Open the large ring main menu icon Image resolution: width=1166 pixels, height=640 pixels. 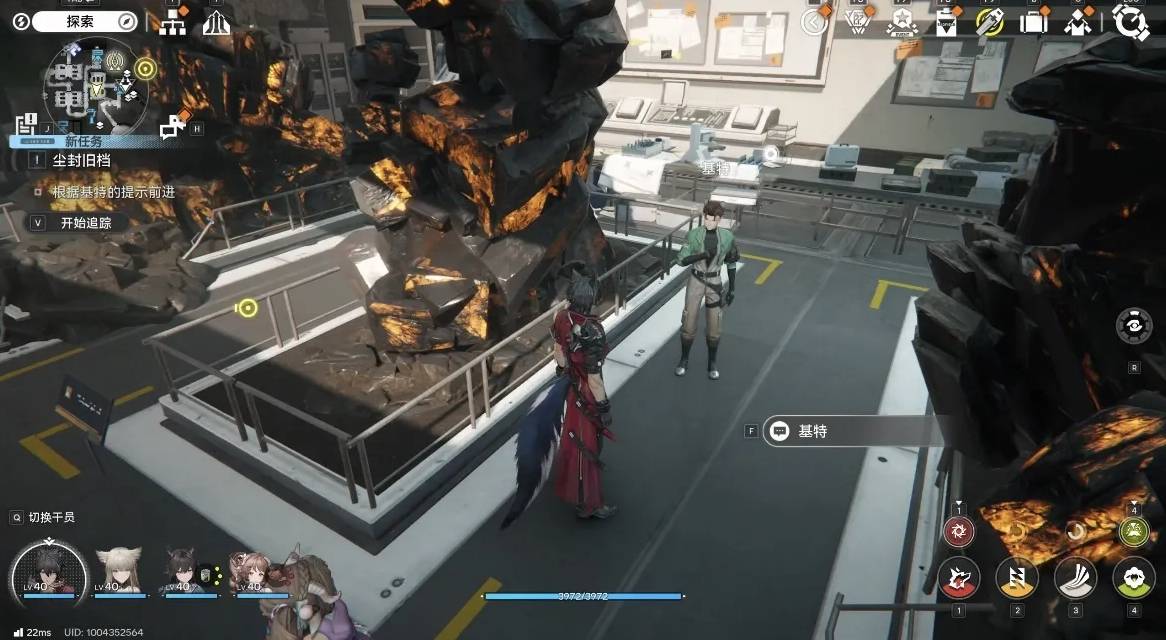(x=1131, y=22)
